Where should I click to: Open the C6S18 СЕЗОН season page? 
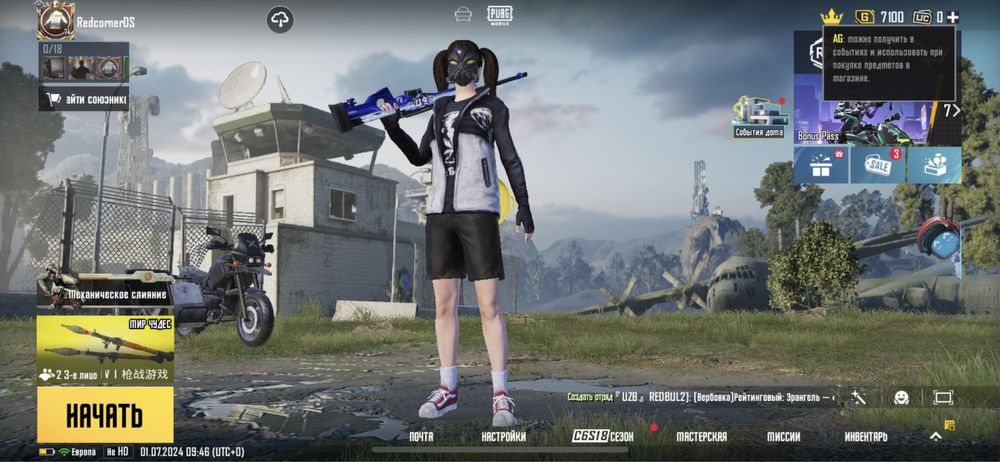click(x=603, y=437)
